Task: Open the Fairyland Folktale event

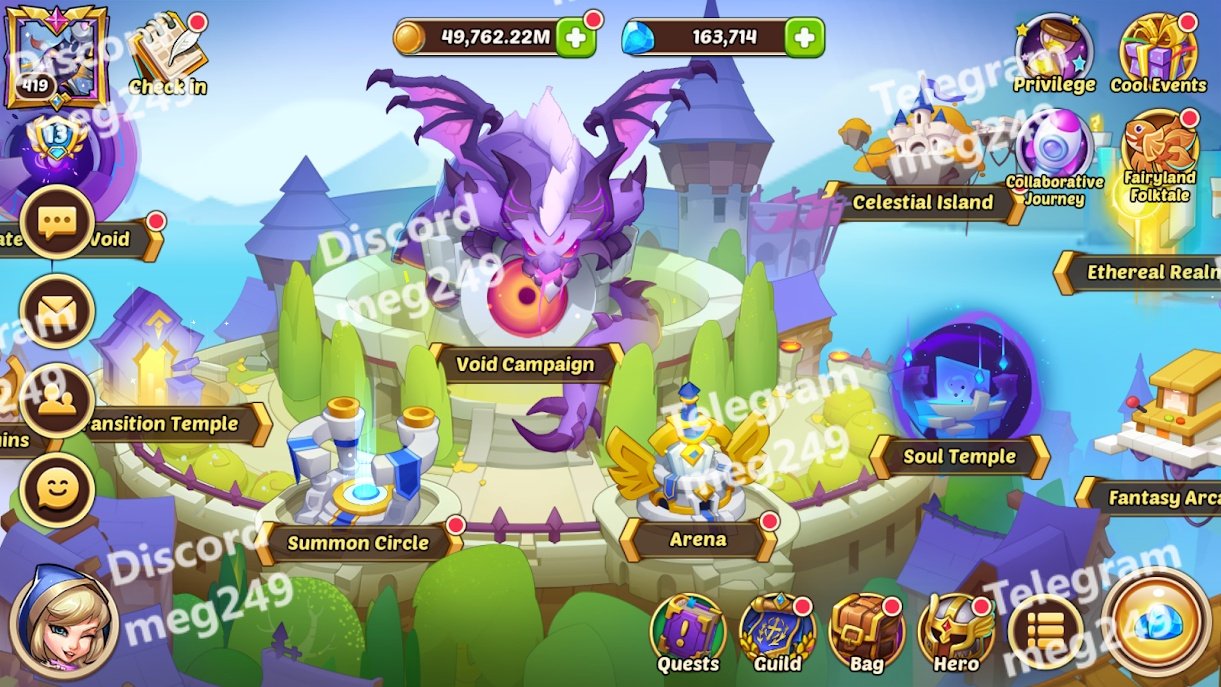Action: 1160,152
